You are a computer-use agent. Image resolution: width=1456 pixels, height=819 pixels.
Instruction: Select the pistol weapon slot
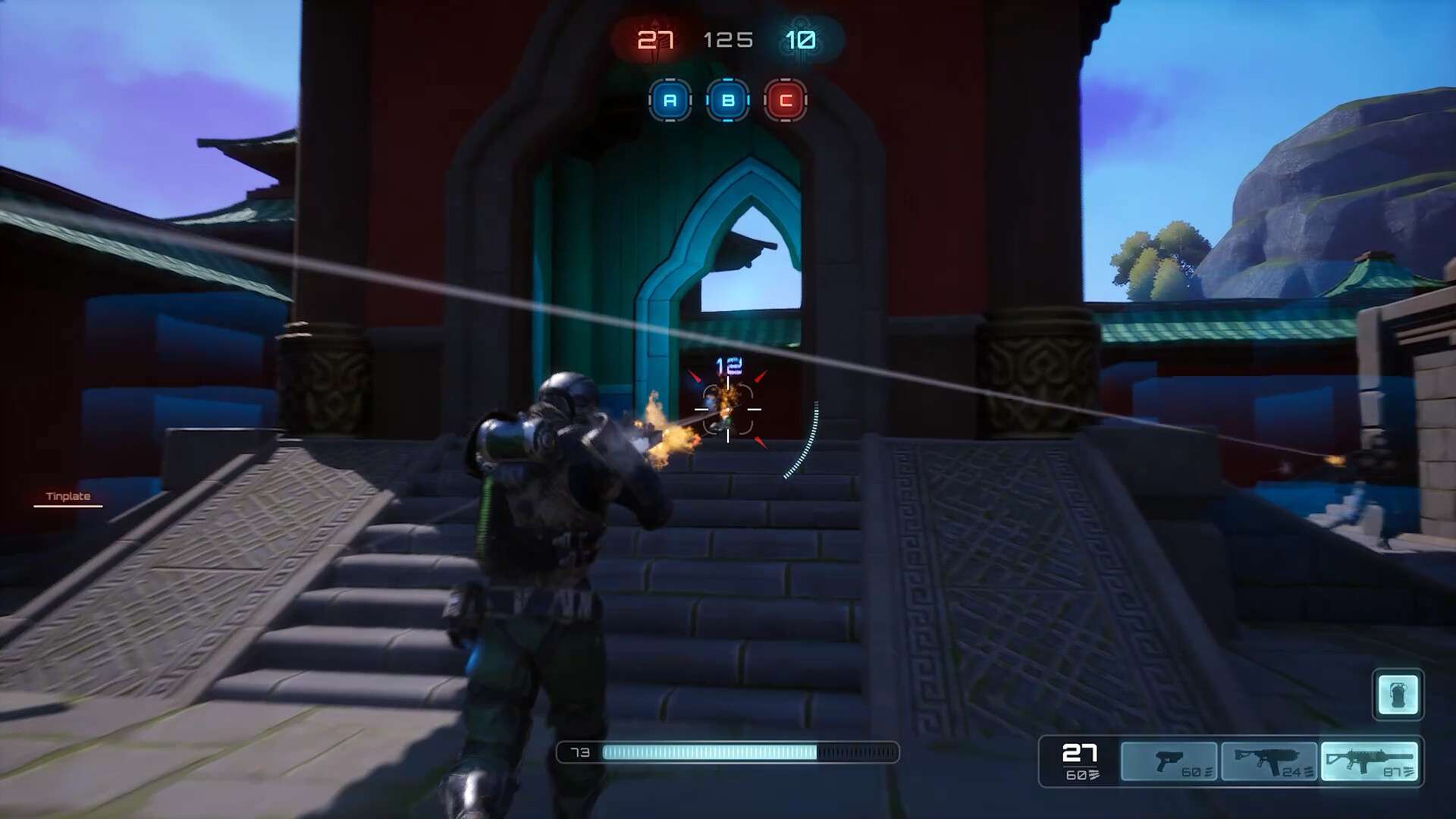click(x=1169, y=761)
